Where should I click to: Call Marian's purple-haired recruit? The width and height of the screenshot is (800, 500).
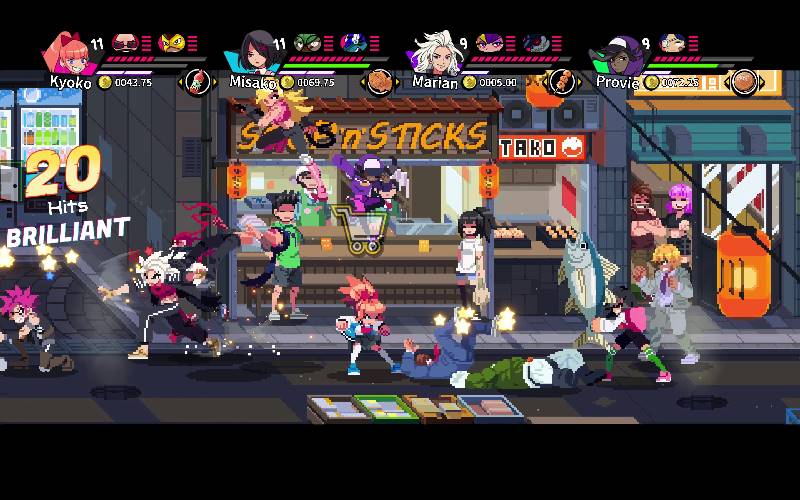pos(489,43)
